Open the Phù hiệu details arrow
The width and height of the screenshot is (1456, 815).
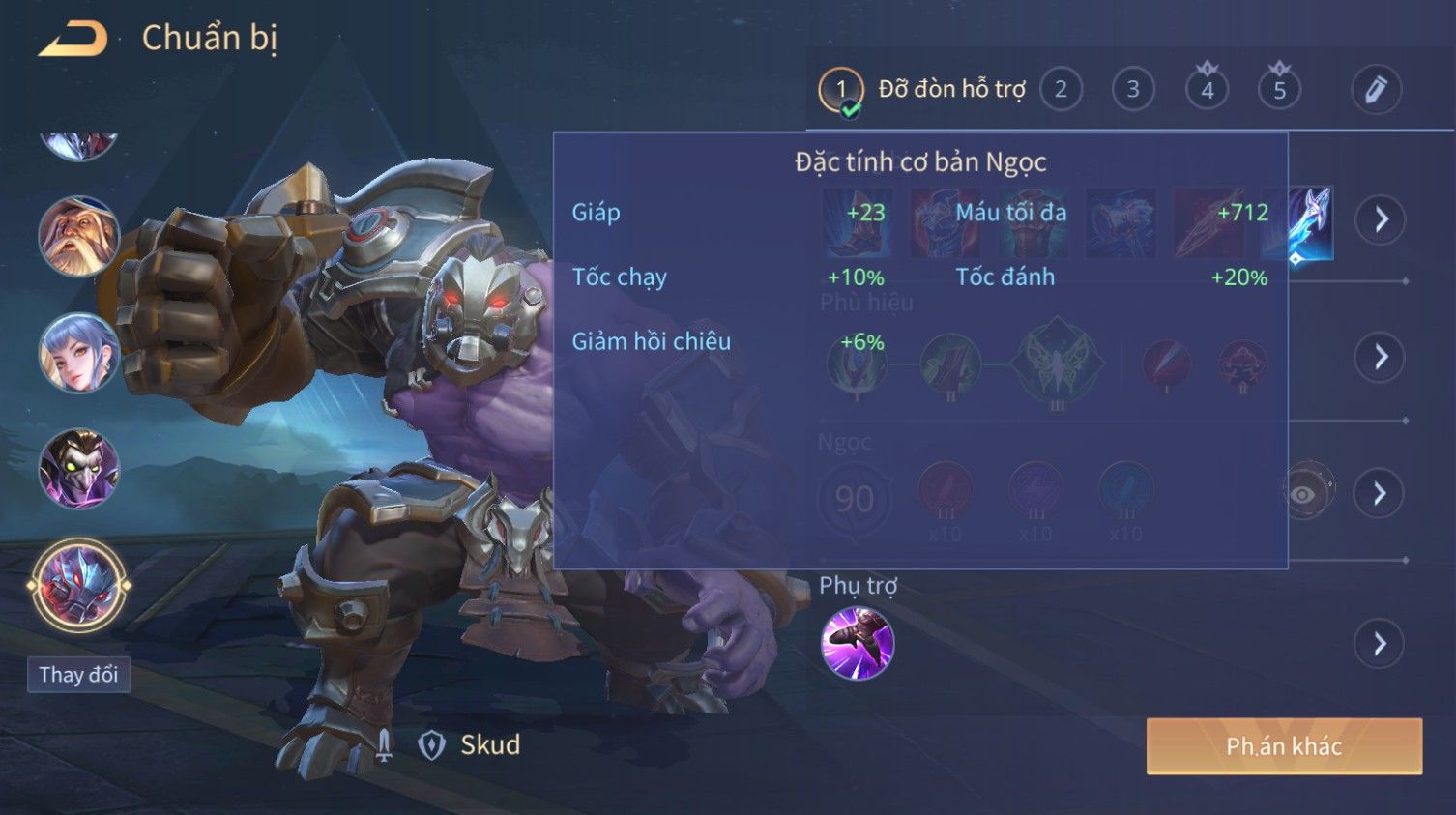click(x=1380, y=358)
